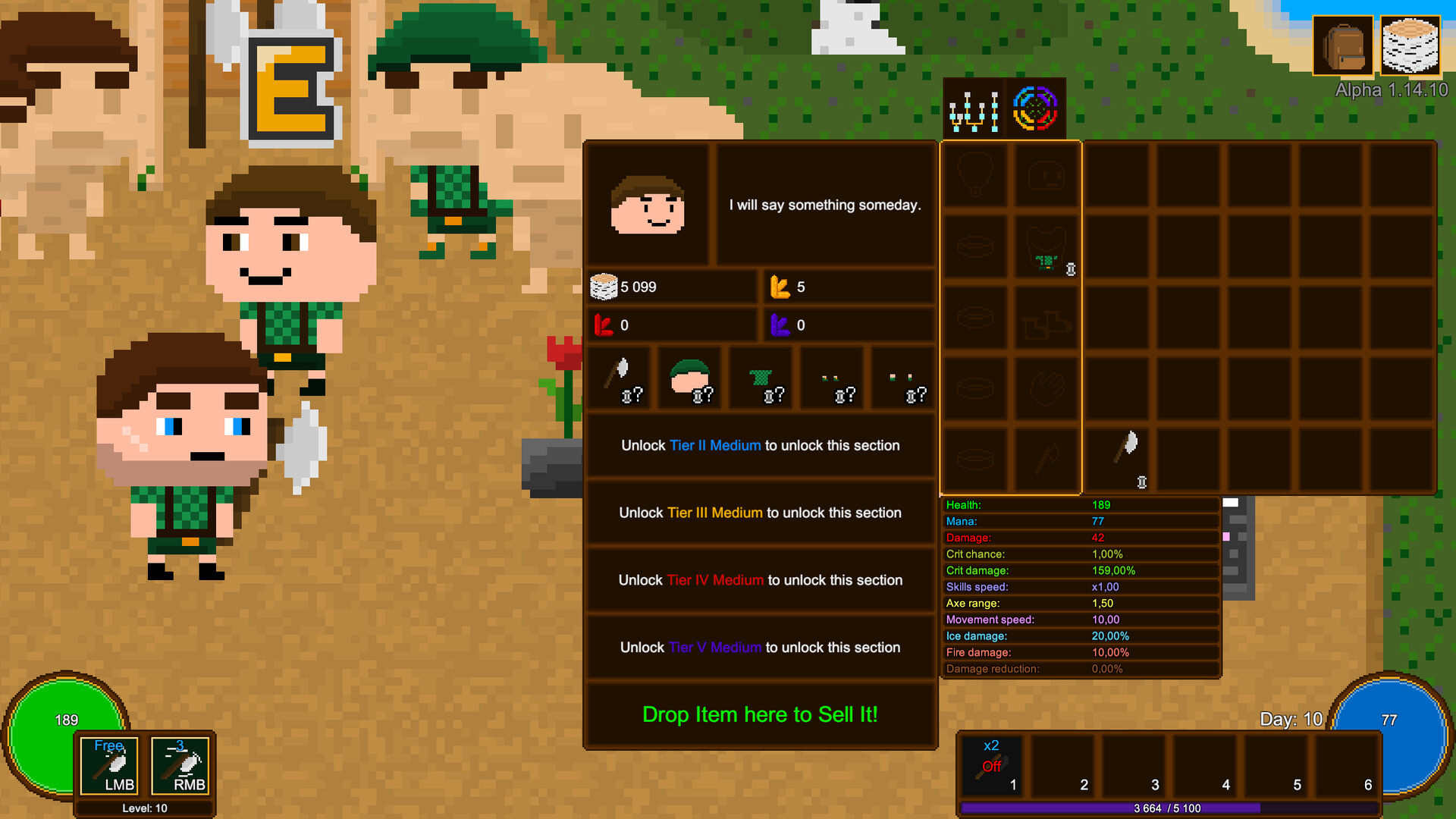
Task: Select the axe in the inventory grid
Action: (1117, 455)
